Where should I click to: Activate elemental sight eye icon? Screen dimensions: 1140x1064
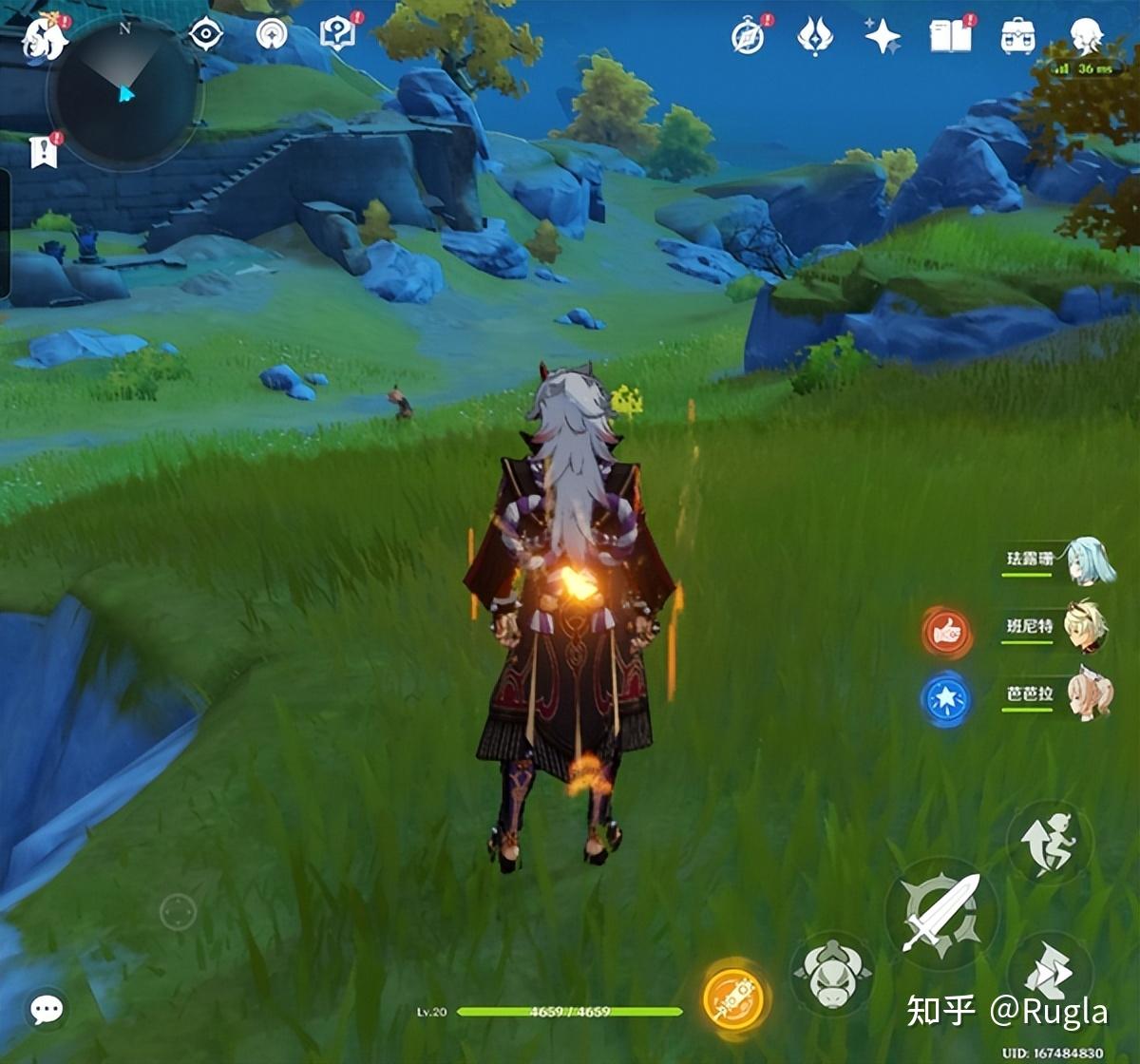pyautogui.click(x=205, y=35)
